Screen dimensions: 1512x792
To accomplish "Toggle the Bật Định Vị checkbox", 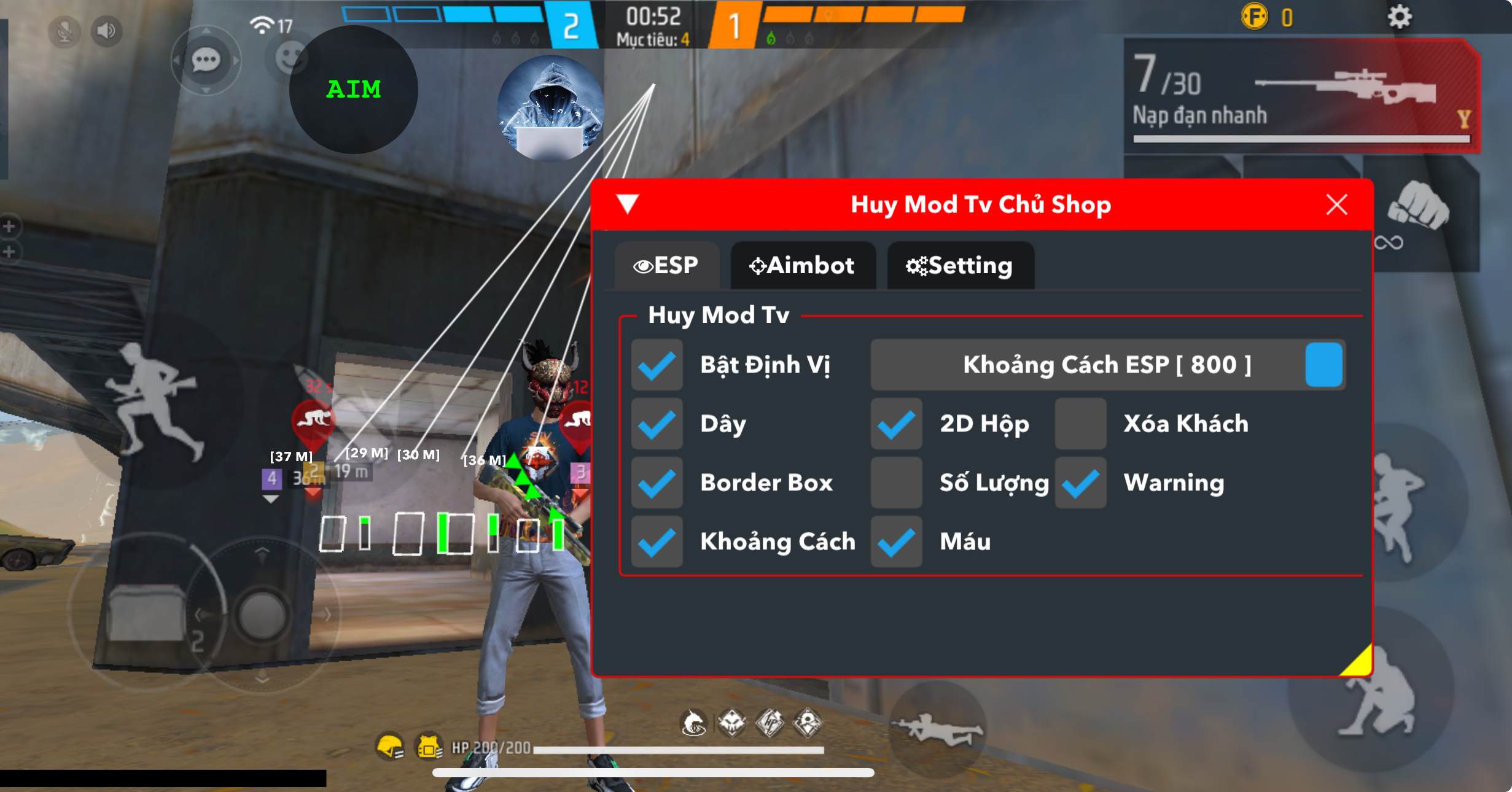I will (x=657, y=365).
